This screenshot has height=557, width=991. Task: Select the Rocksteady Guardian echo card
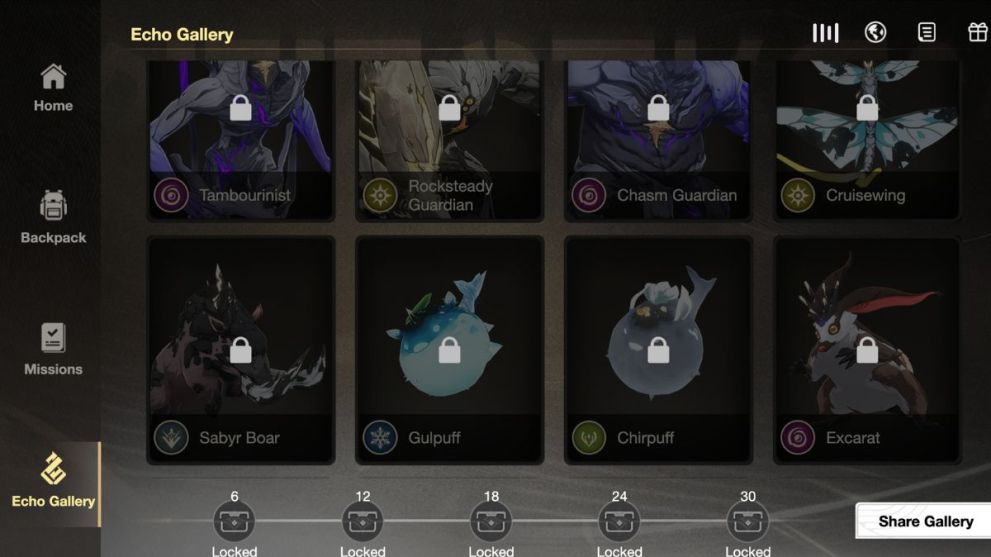449,140
